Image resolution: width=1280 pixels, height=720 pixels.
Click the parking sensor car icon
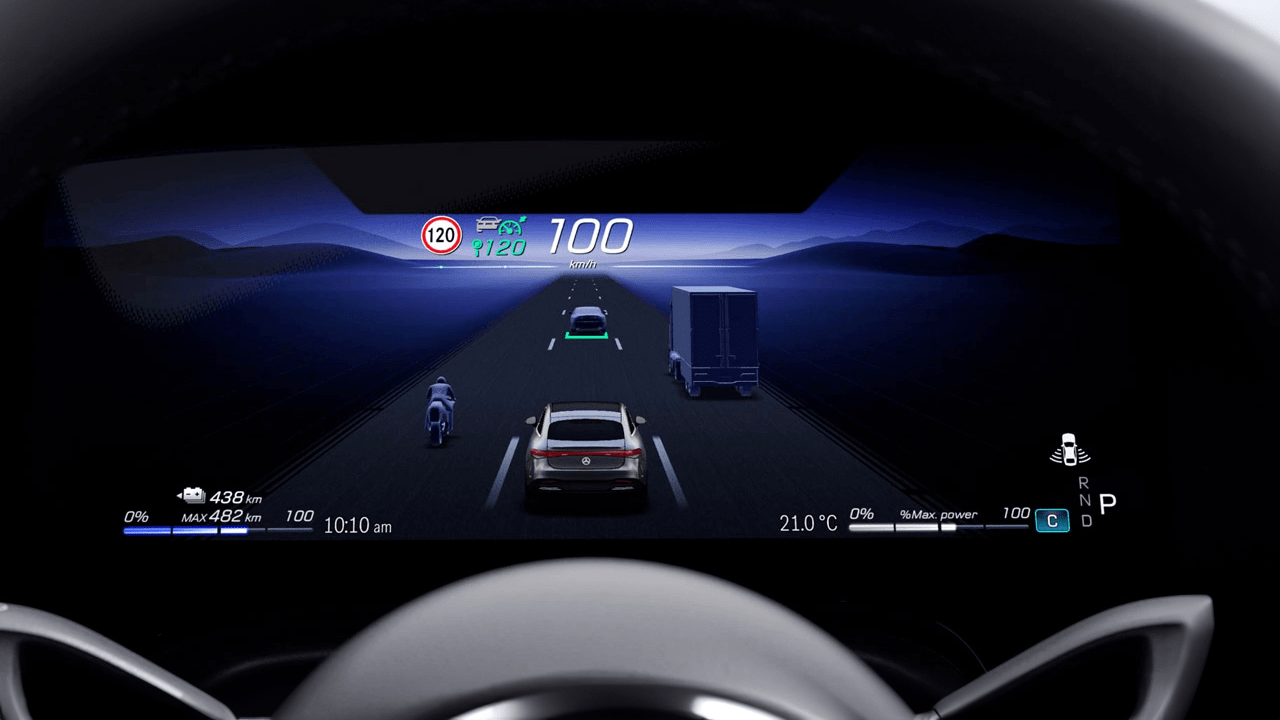pos(1068,449)
